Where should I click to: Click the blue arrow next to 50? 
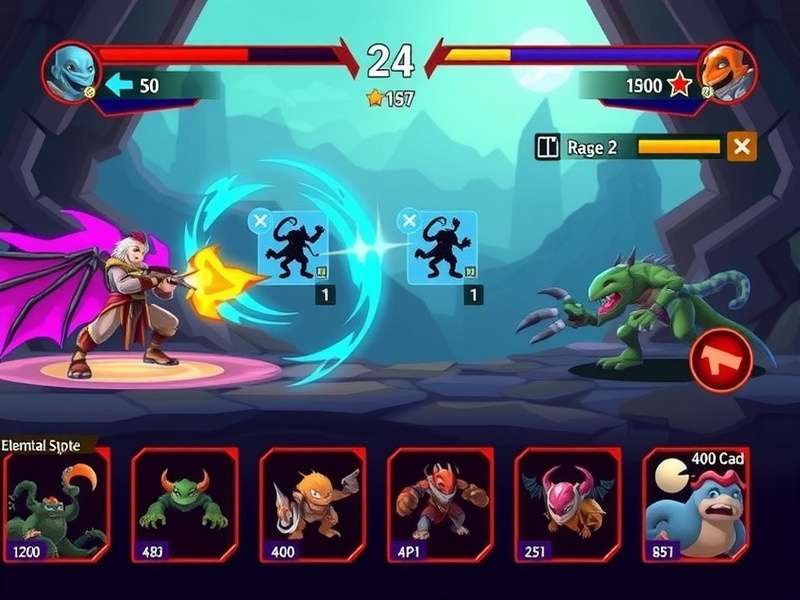click(x=119, y=86)
